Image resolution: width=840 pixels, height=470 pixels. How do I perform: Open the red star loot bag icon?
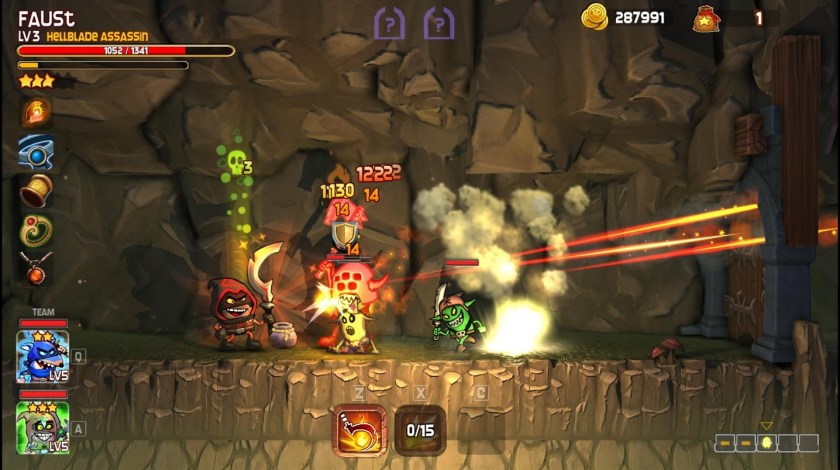705,18
